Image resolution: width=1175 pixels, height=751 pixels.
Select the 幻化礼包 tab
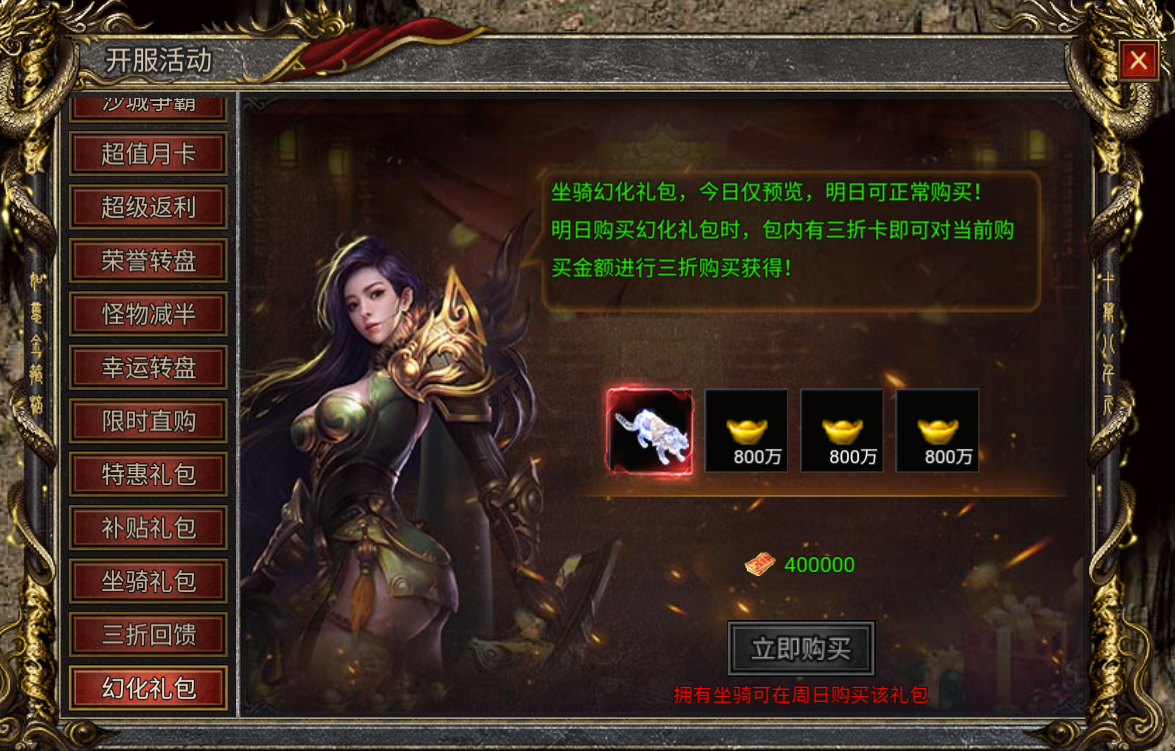149,688
